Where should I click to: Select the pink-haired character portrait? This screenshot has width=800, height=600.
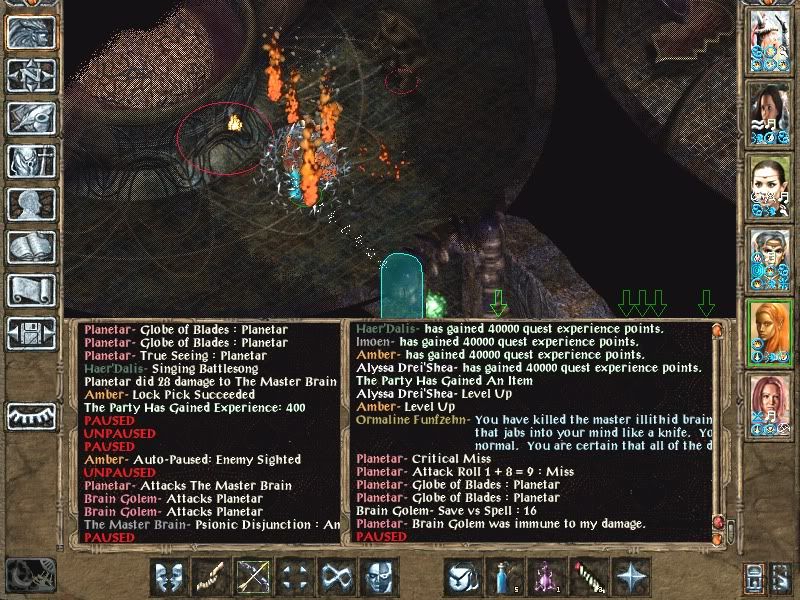[767, 403]
